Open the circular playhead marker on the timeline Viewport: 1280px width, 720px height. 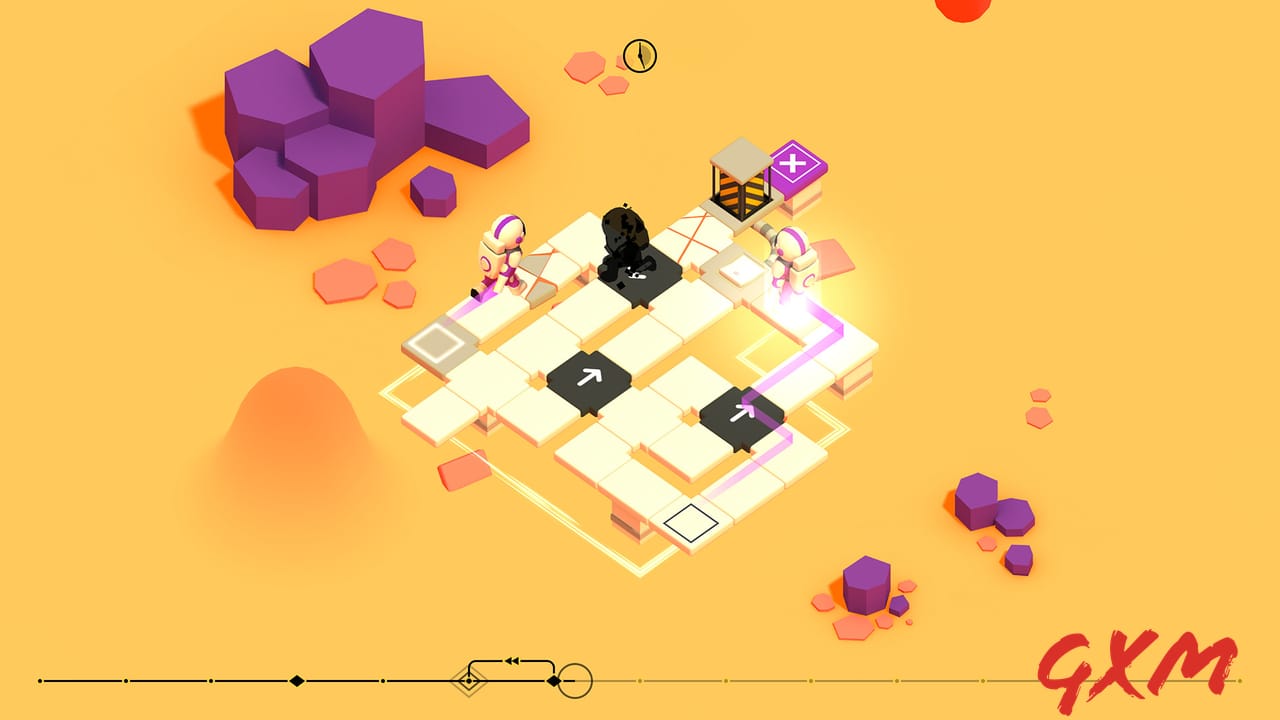(x=574, y=681)
